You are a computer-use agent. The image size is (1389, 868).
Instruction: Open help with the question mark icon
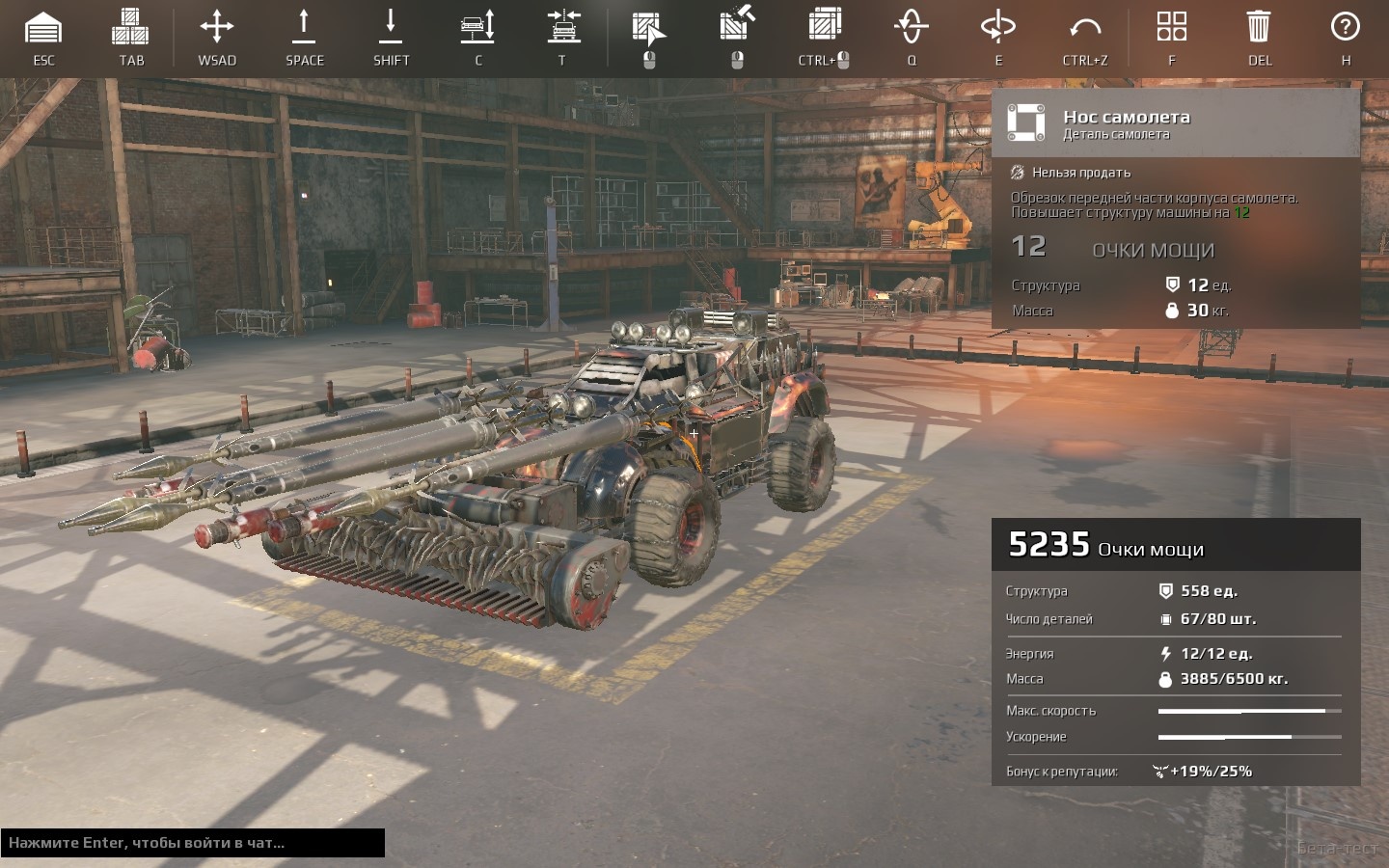click(1345, 27)
